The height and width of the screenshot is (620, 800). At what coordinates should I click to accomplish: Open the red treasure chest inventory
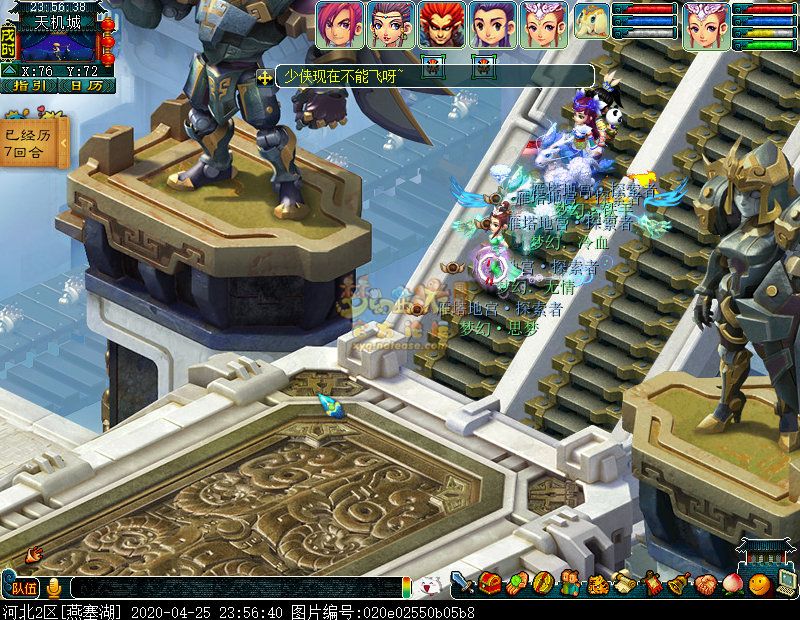coord(489,583)
